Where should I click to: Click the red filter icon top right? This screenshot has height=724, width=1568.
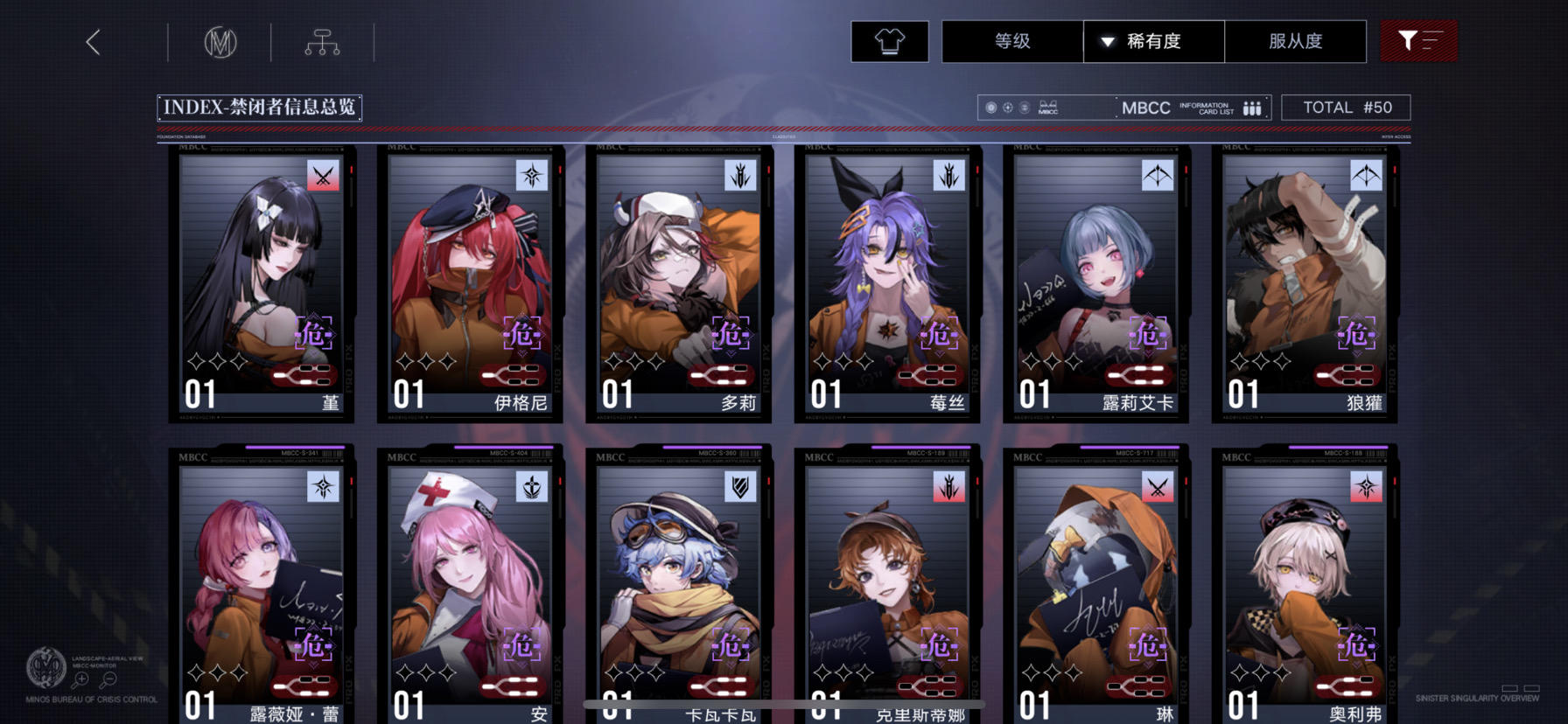pyautogui.click(x=1418, y=40)
